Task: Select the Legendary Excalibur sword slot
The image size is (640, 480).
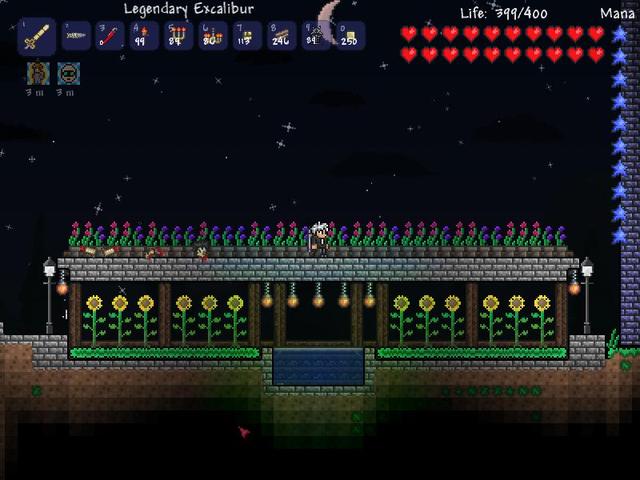Action: pyautogui.click(x=35, y=35)
